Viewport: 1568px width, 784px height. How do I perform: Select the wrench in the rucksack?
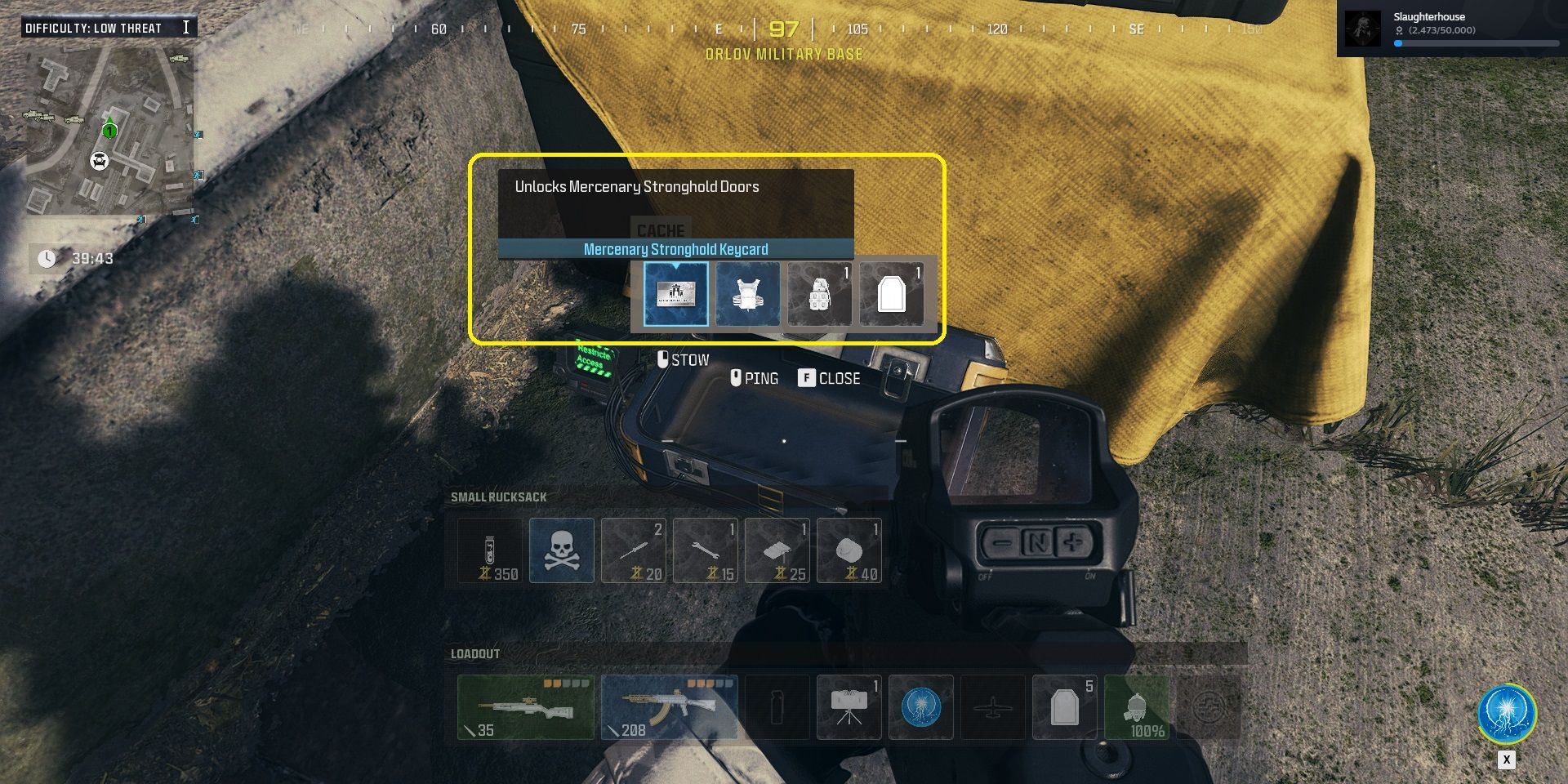click(x=706, y=550)
